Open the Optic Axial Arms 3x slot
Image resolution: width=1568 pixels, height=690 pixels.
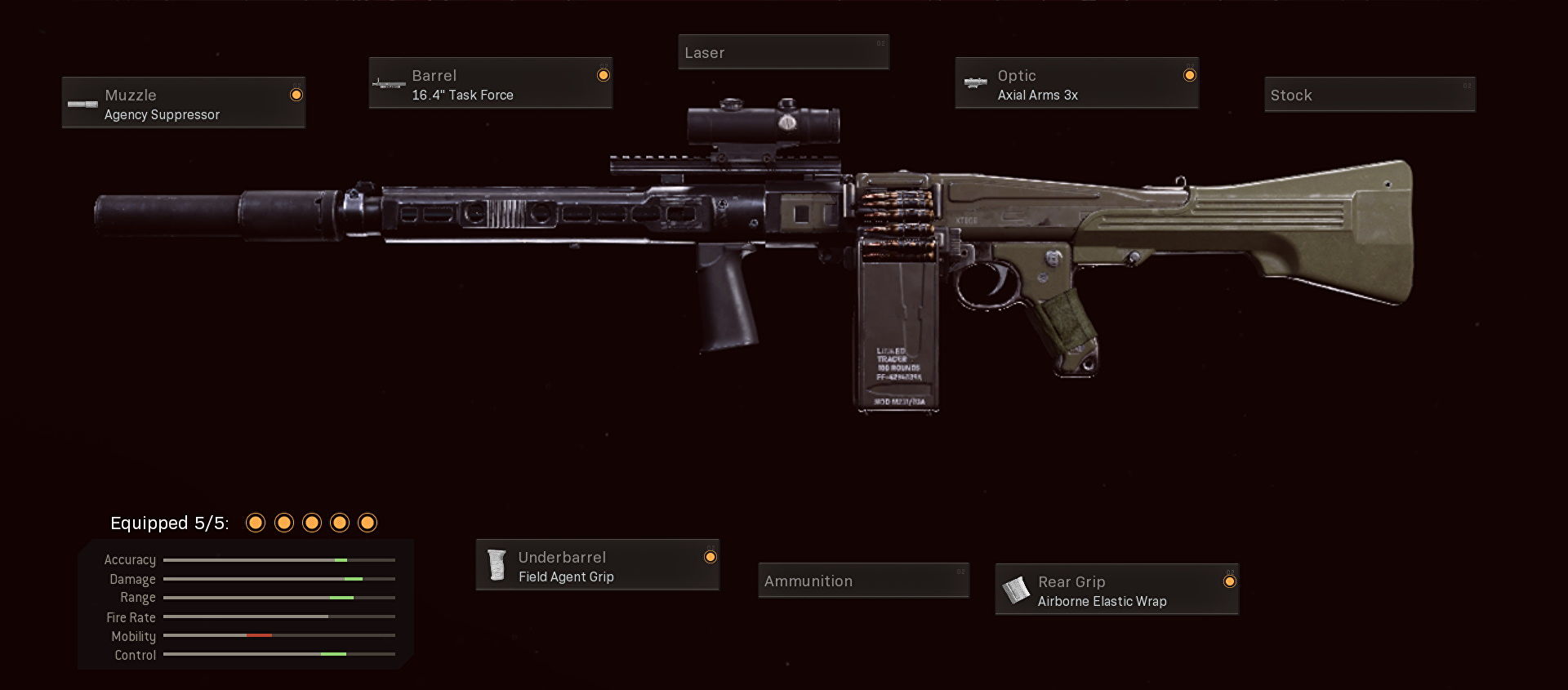pyautogui.click(x=1076, y=83)
